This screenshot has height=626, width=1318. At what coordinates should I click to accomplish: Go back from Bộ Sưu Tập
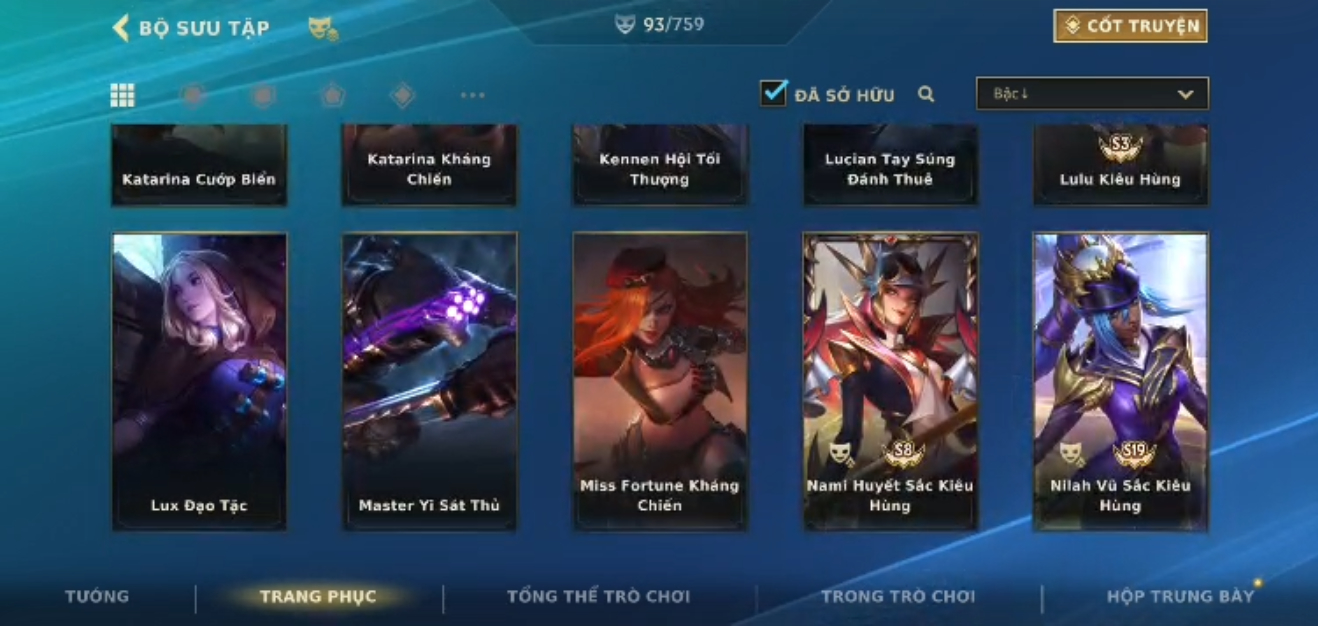tap(121, 28)
